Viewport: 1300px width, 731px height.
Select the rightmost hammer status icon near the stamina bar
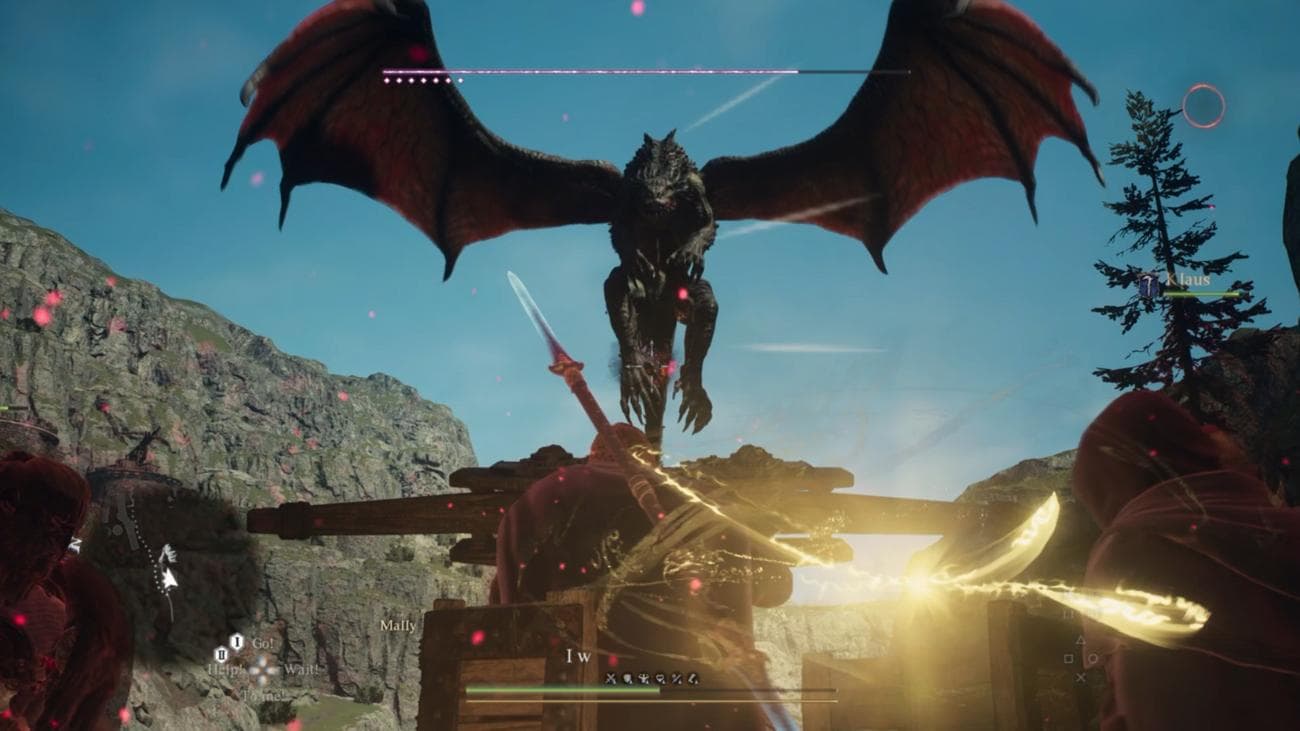[693, 677]
